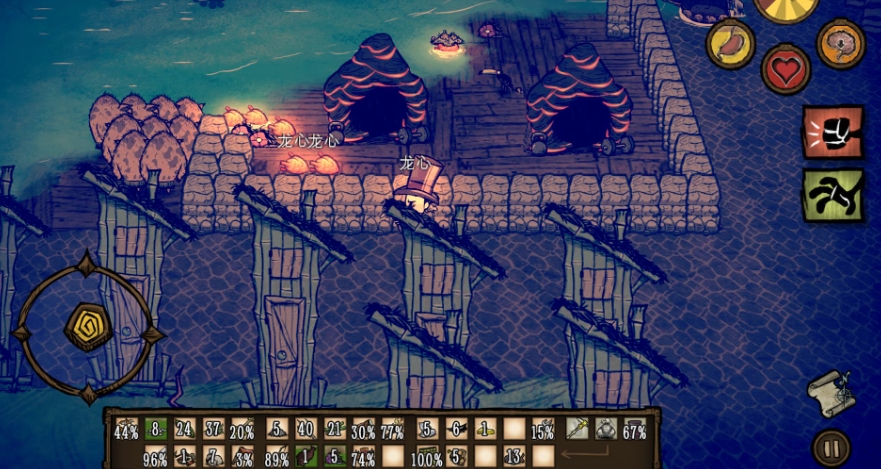881x469 pixels.
Task: Tap the red fist attack button
Action: point(833,132)
